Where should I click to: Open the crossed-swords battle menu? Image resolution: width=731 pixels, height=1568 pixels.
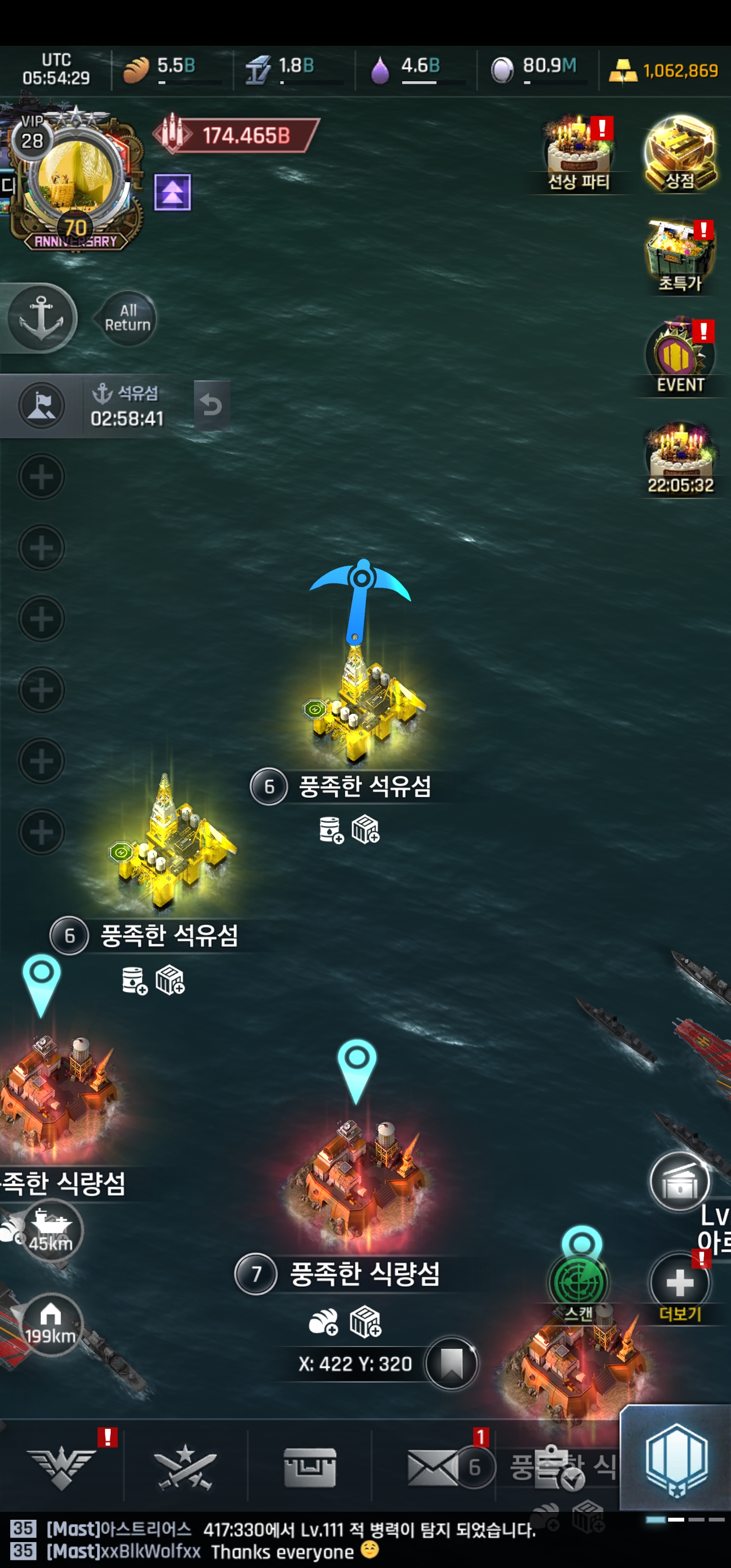pyautogui.click(x=185, y=1467)
